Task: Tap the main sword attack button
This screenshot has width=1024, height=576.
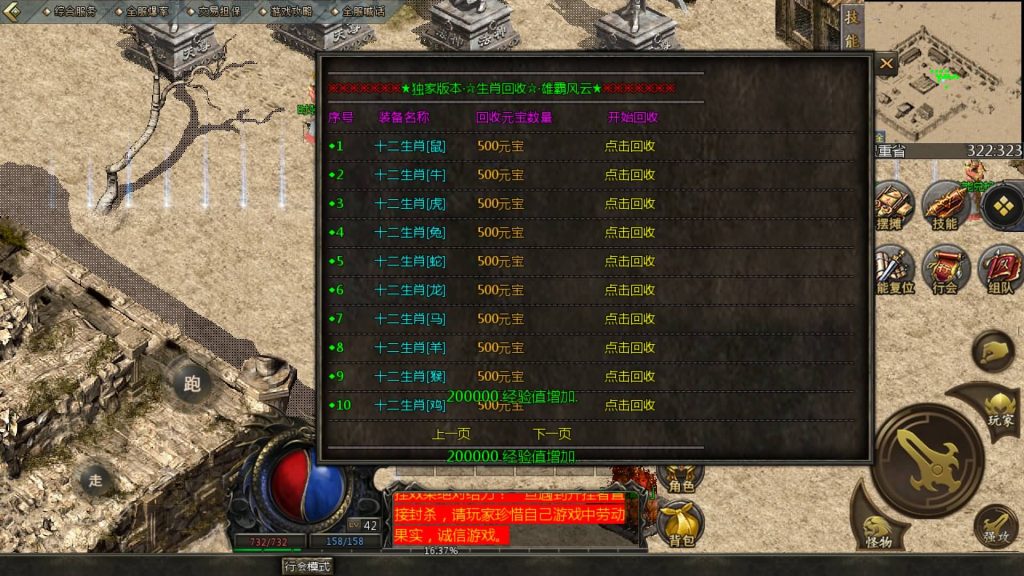Action: 929,460
